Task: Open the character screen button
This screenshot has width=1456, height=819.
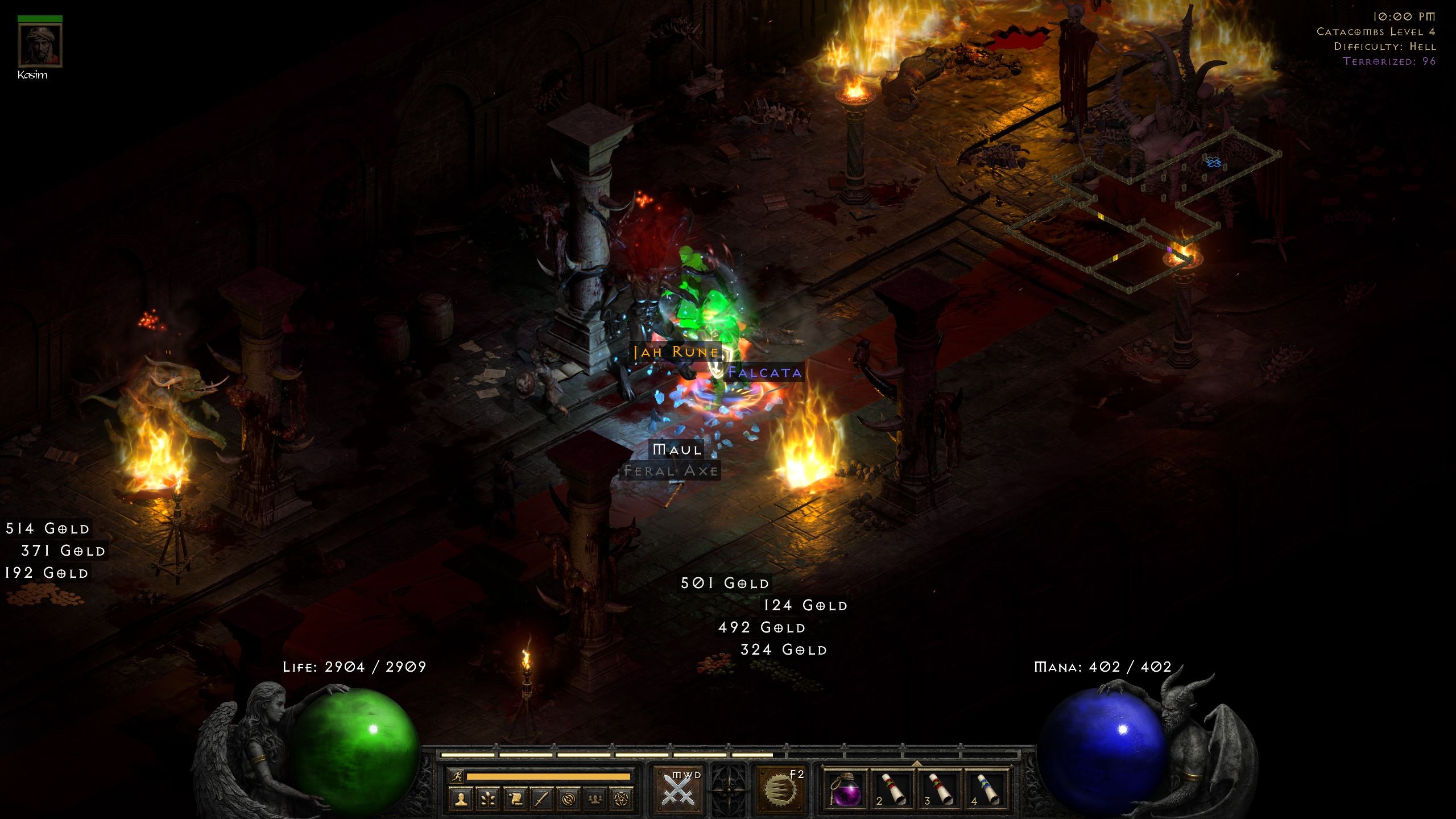Action: [461, 799]
